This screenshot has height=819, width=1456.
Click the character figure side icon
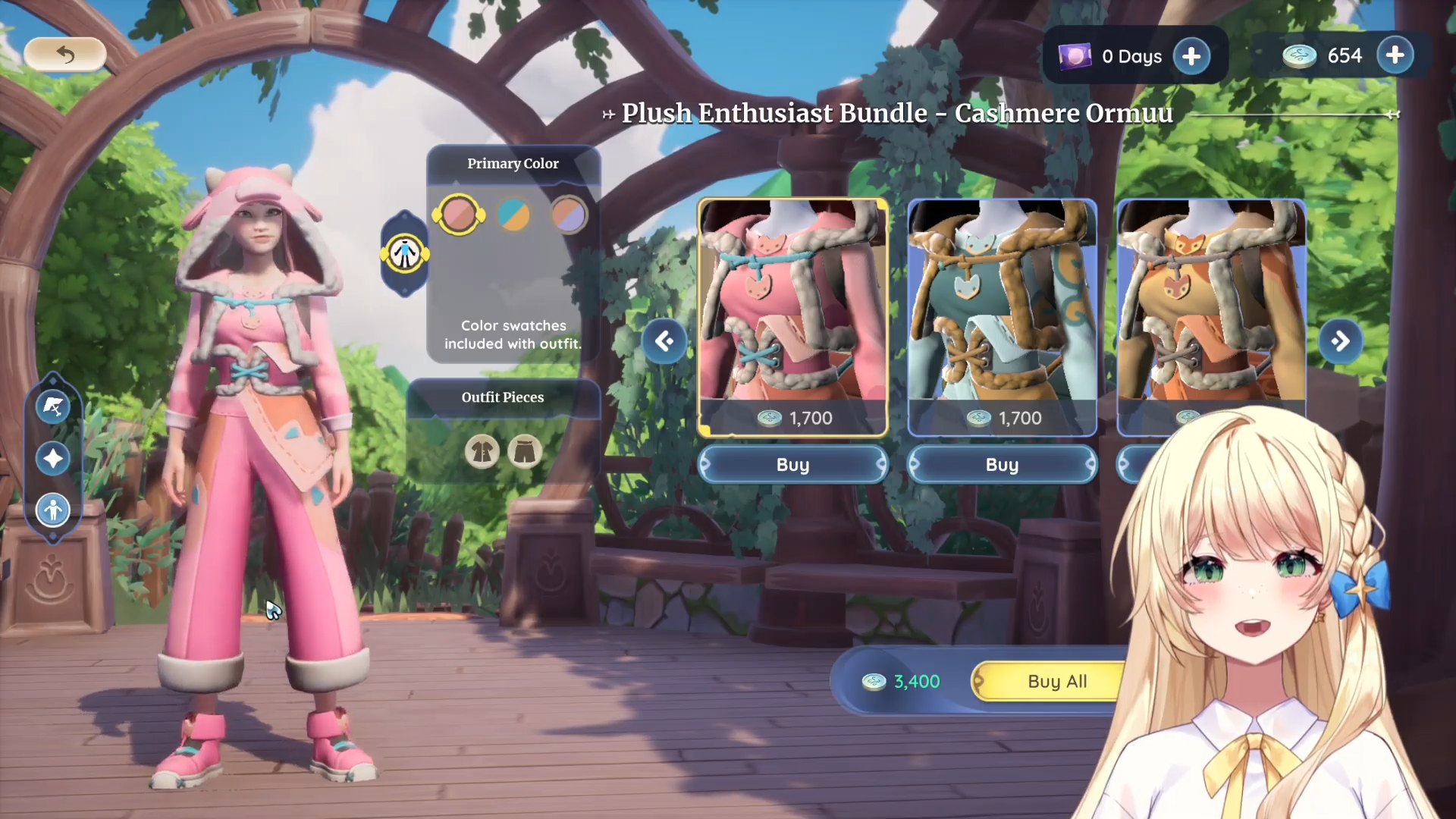click(53, 510)
